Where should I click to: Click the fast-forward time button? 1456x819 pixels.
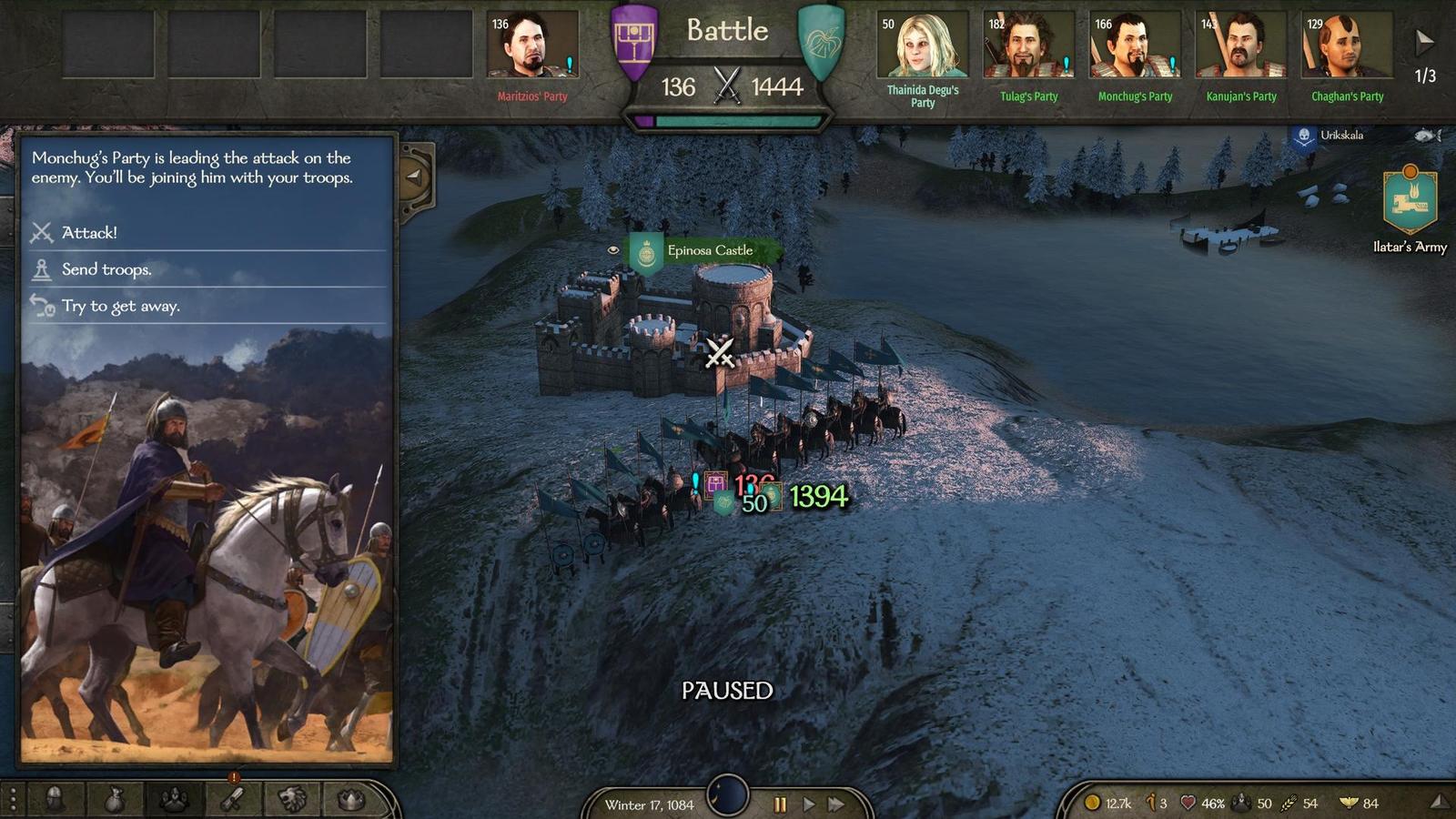(836, 804)
